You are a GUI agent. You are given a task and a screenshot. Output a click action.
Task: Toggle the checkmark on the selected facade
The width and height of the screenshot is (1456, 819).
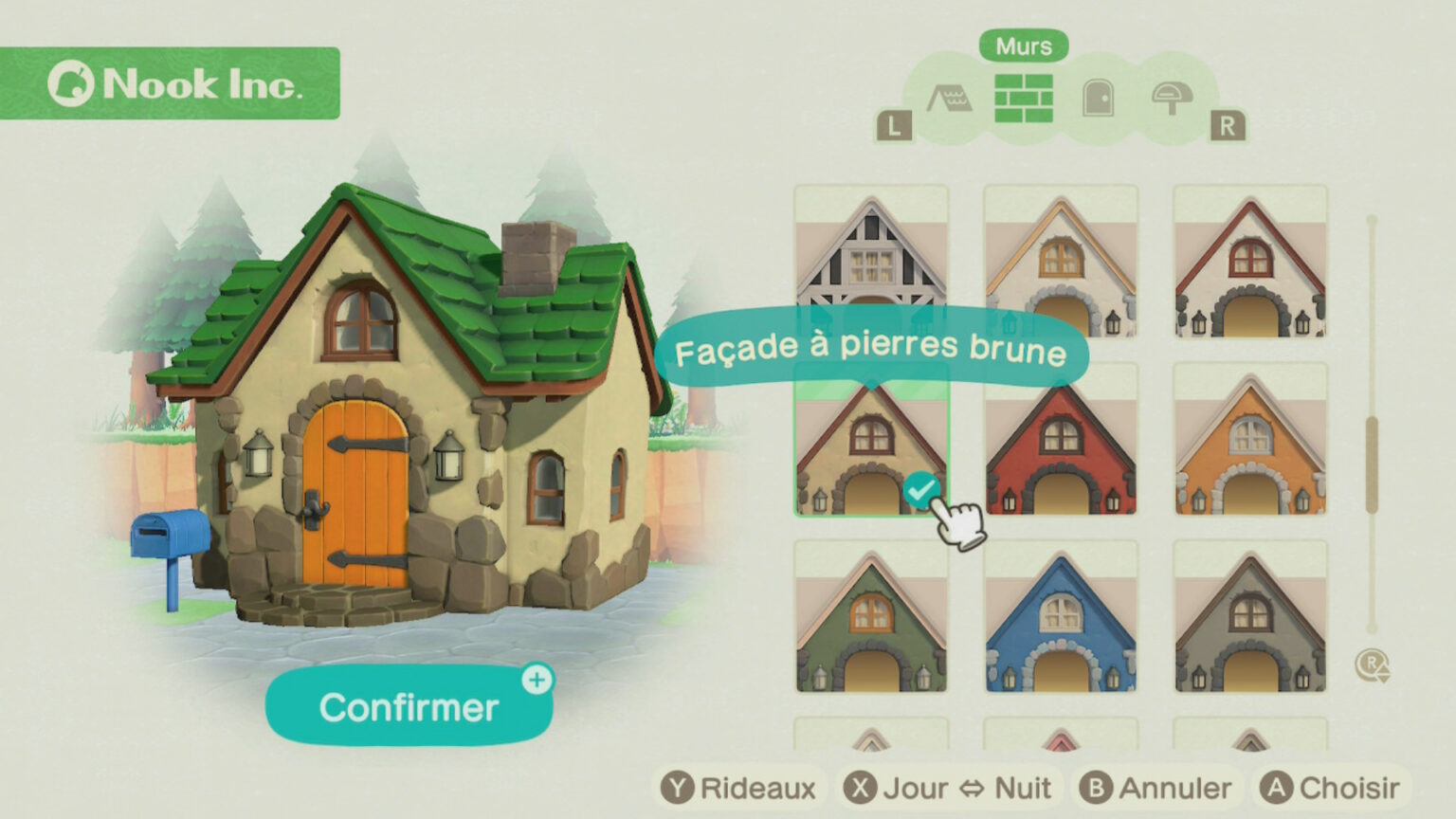click(920, 488)
